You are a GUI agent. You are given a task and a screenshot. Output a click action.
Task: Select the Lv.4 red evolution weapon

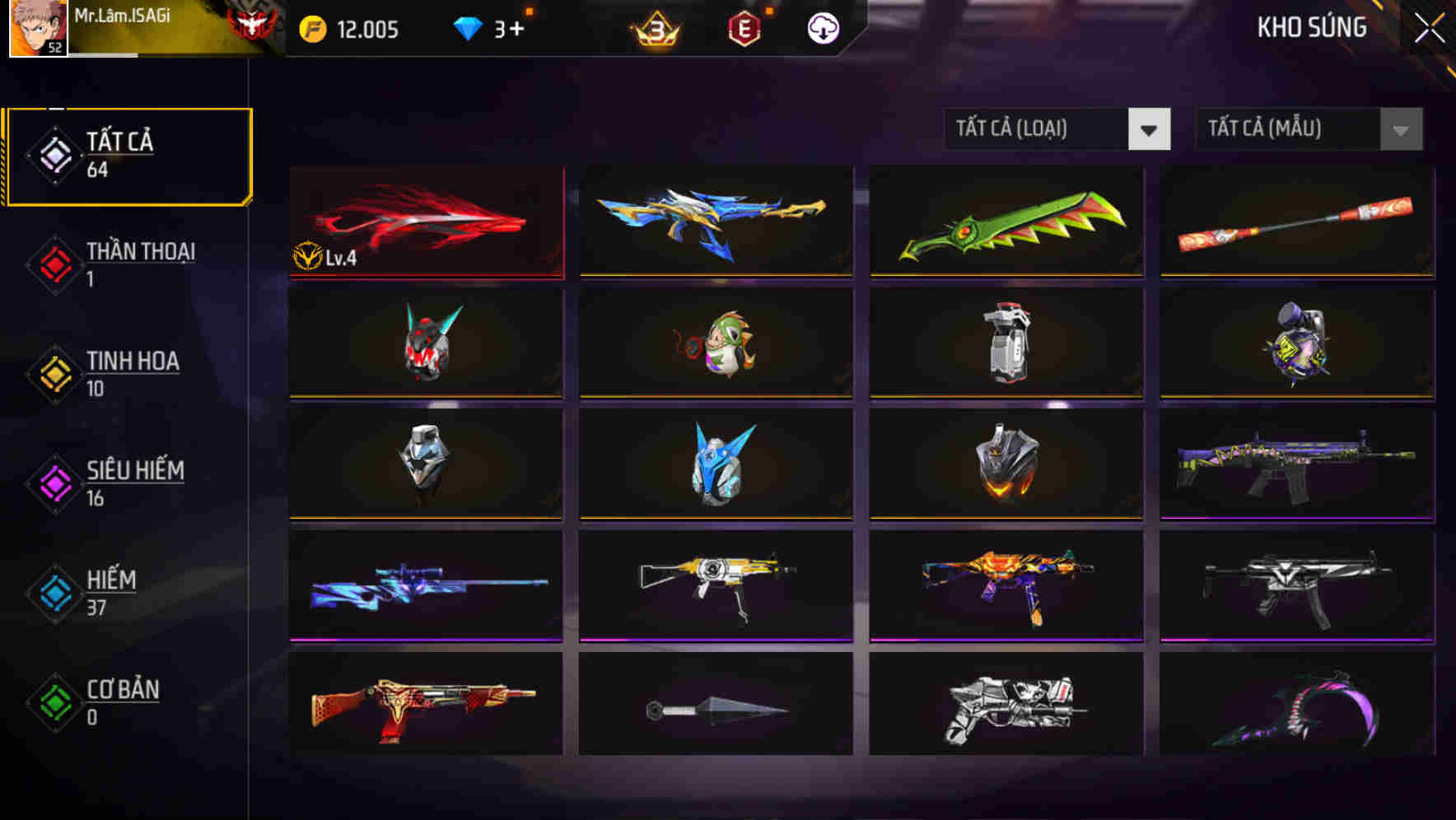point(425,222)
